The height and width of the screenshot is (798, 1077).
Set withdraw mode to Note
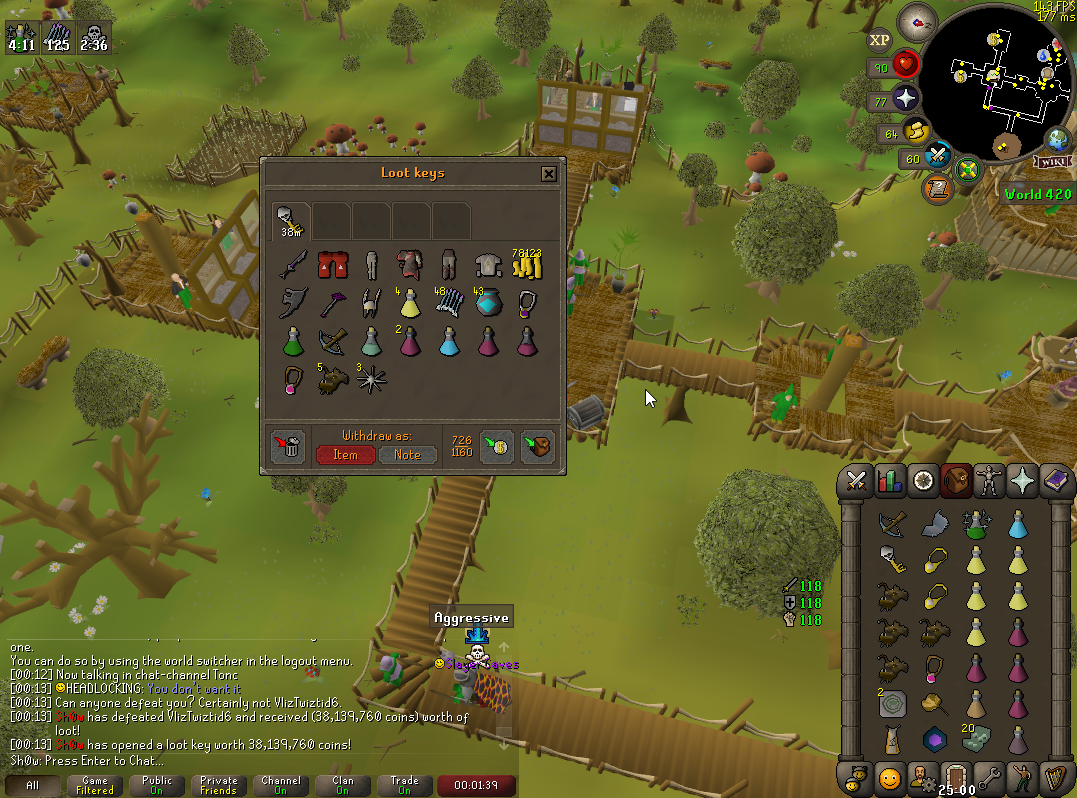point(408,454)
